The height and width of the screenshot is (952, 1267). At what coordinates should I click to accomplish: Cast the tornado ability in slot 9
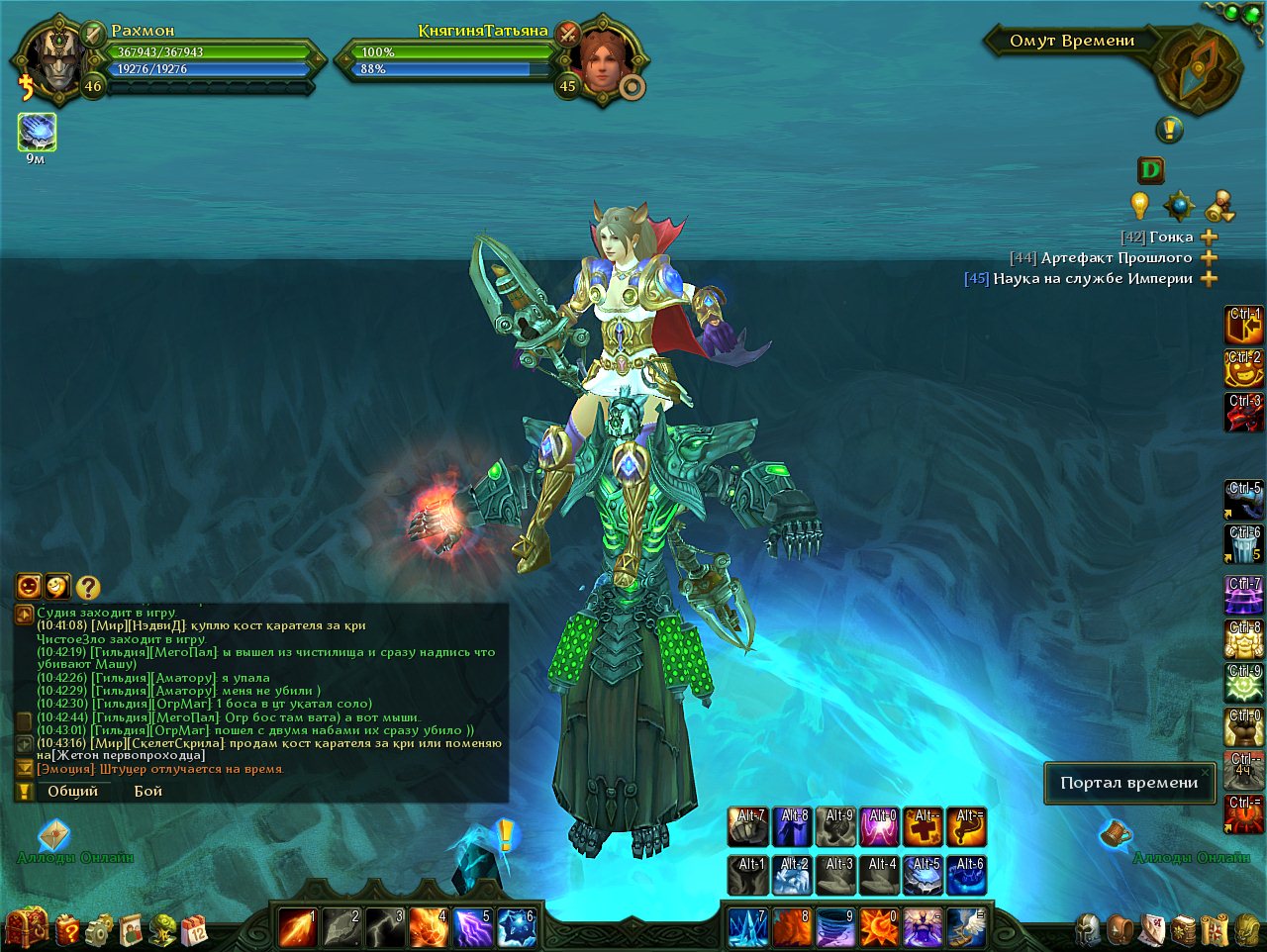[834, 928]
